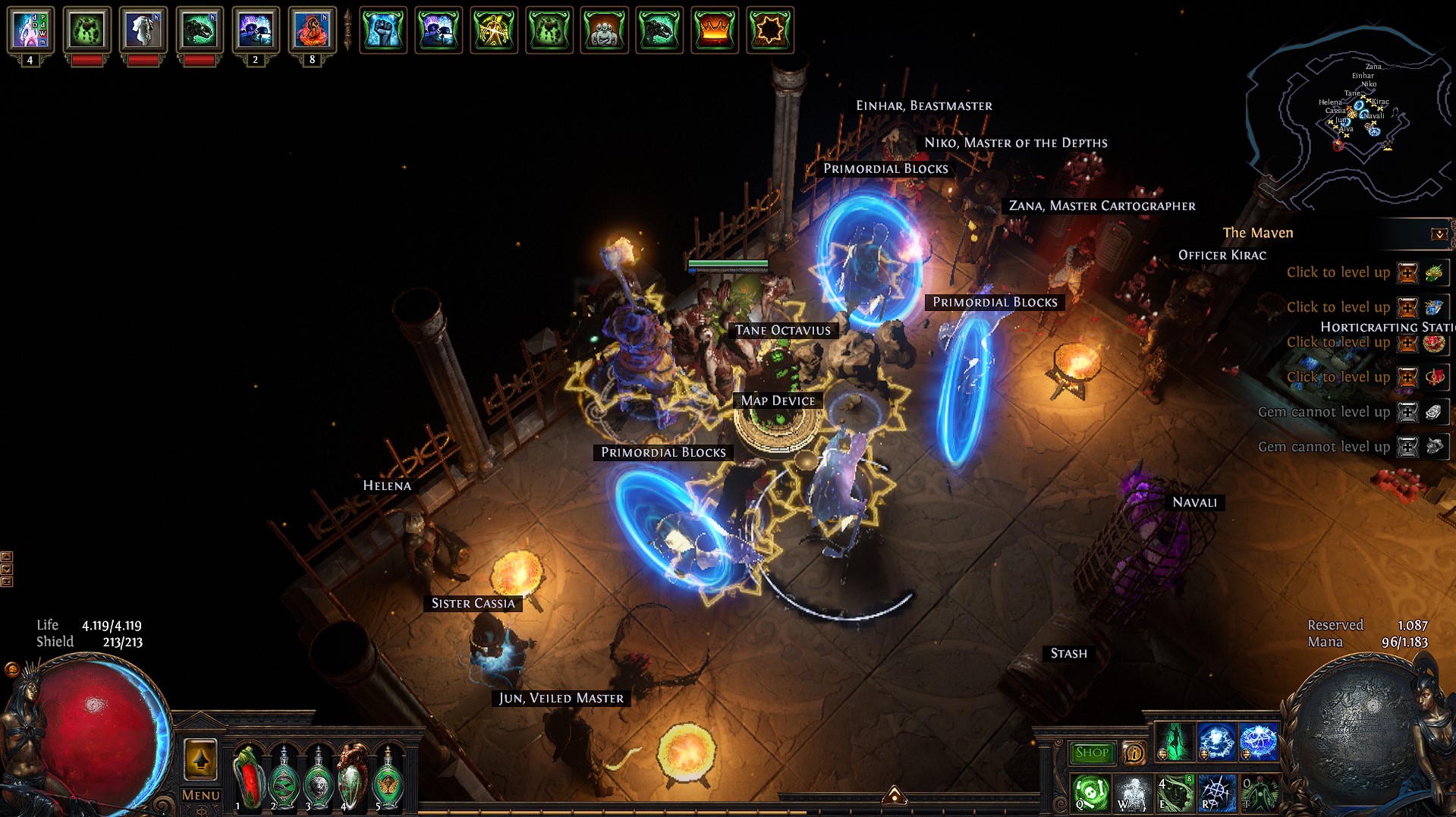Activate the green-faced skill on E

[1175, 793]
